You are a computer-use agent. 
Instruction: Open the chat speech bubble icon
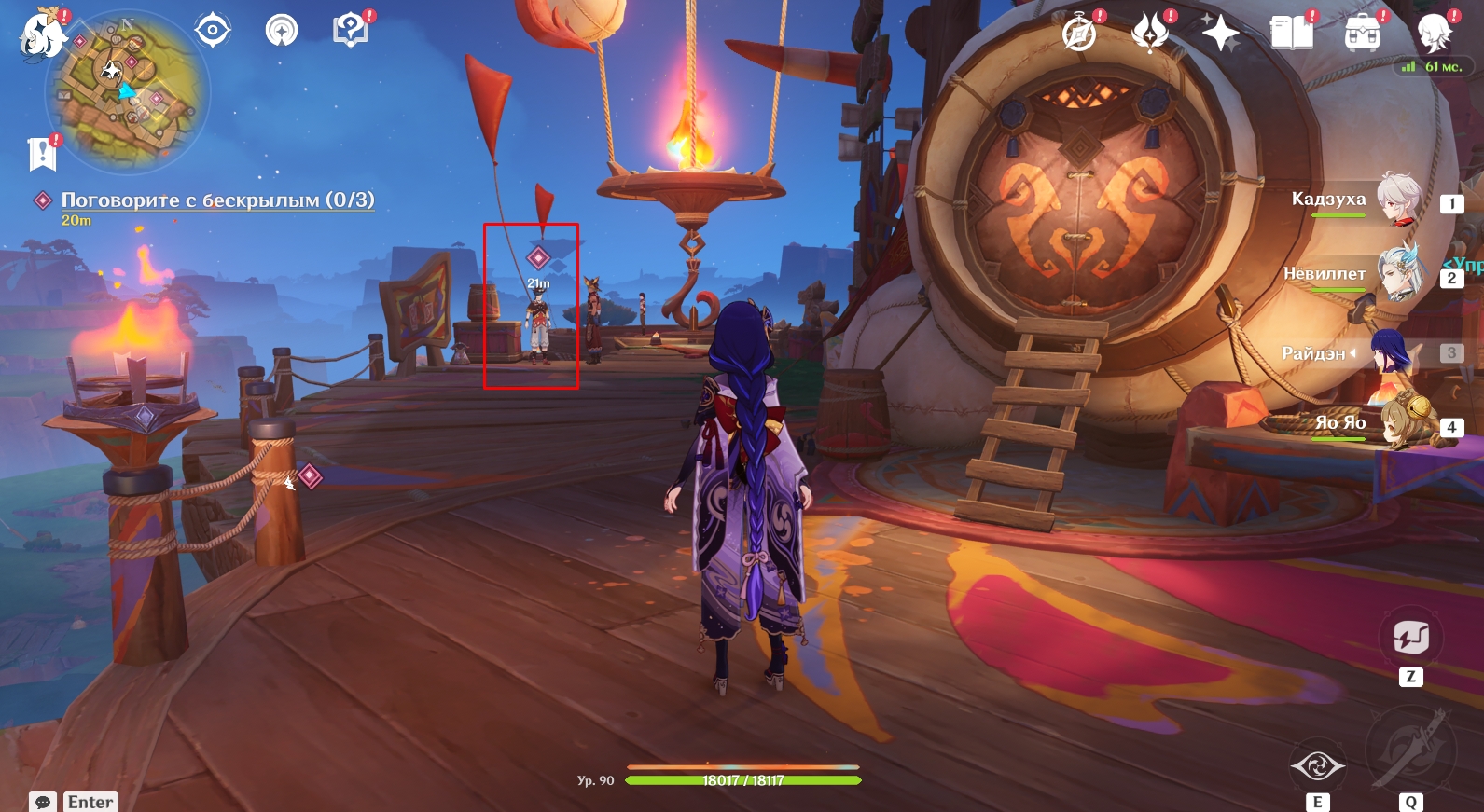tap(43, 802)
